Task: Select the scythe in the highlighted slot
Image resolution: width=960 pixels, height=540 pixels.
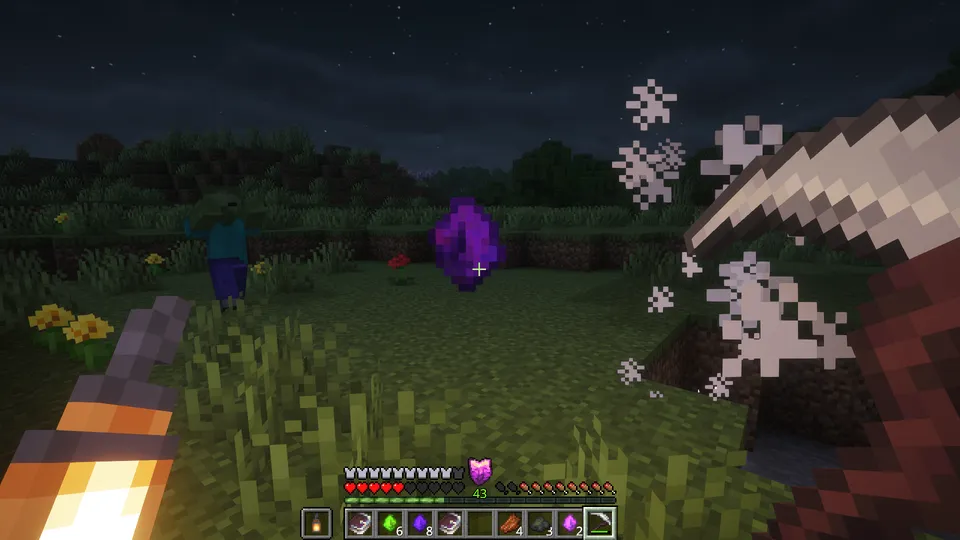Action: point(601,522)
